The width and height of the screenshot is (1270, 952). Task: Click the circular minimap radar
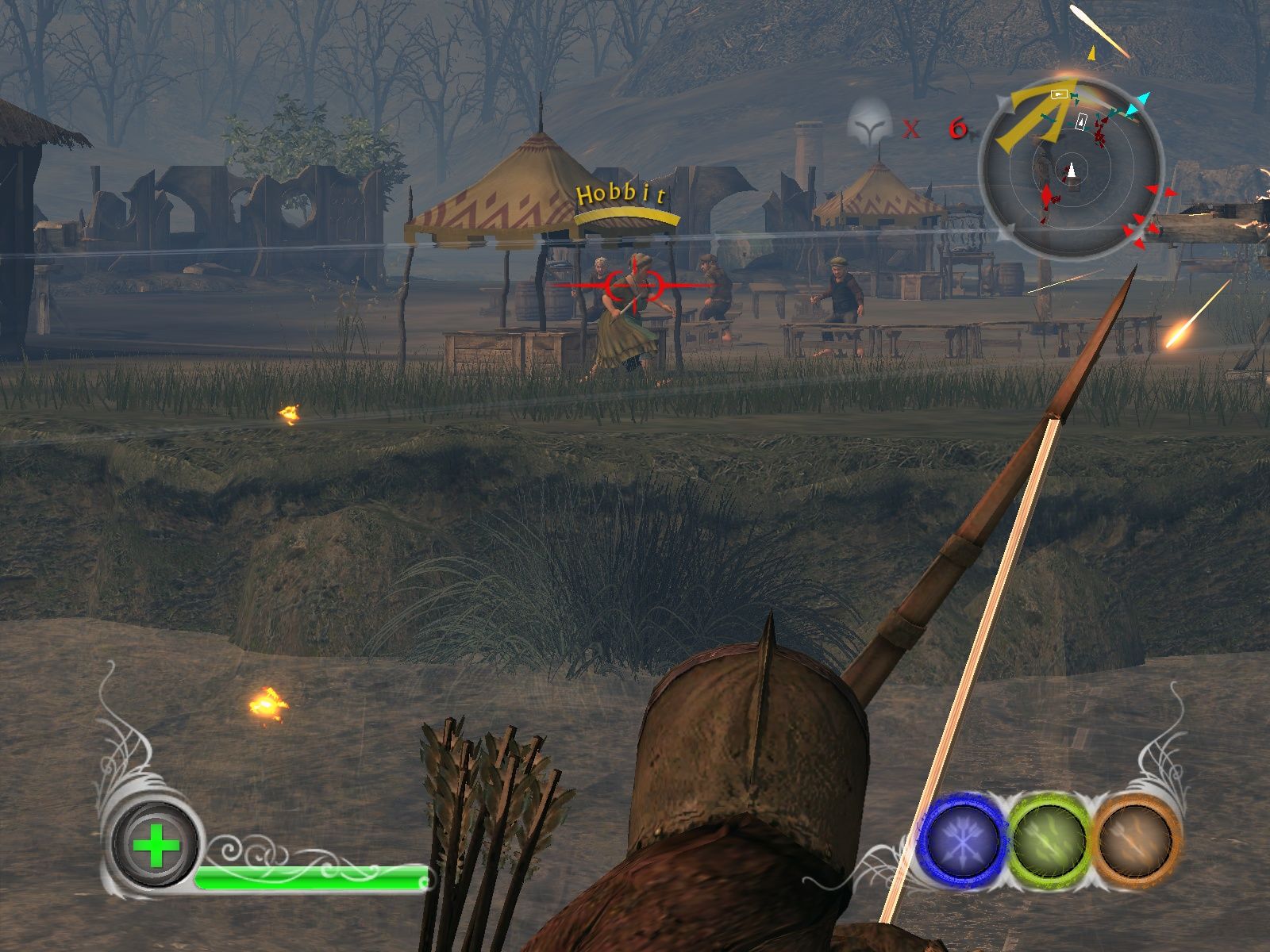point(1070,169)
